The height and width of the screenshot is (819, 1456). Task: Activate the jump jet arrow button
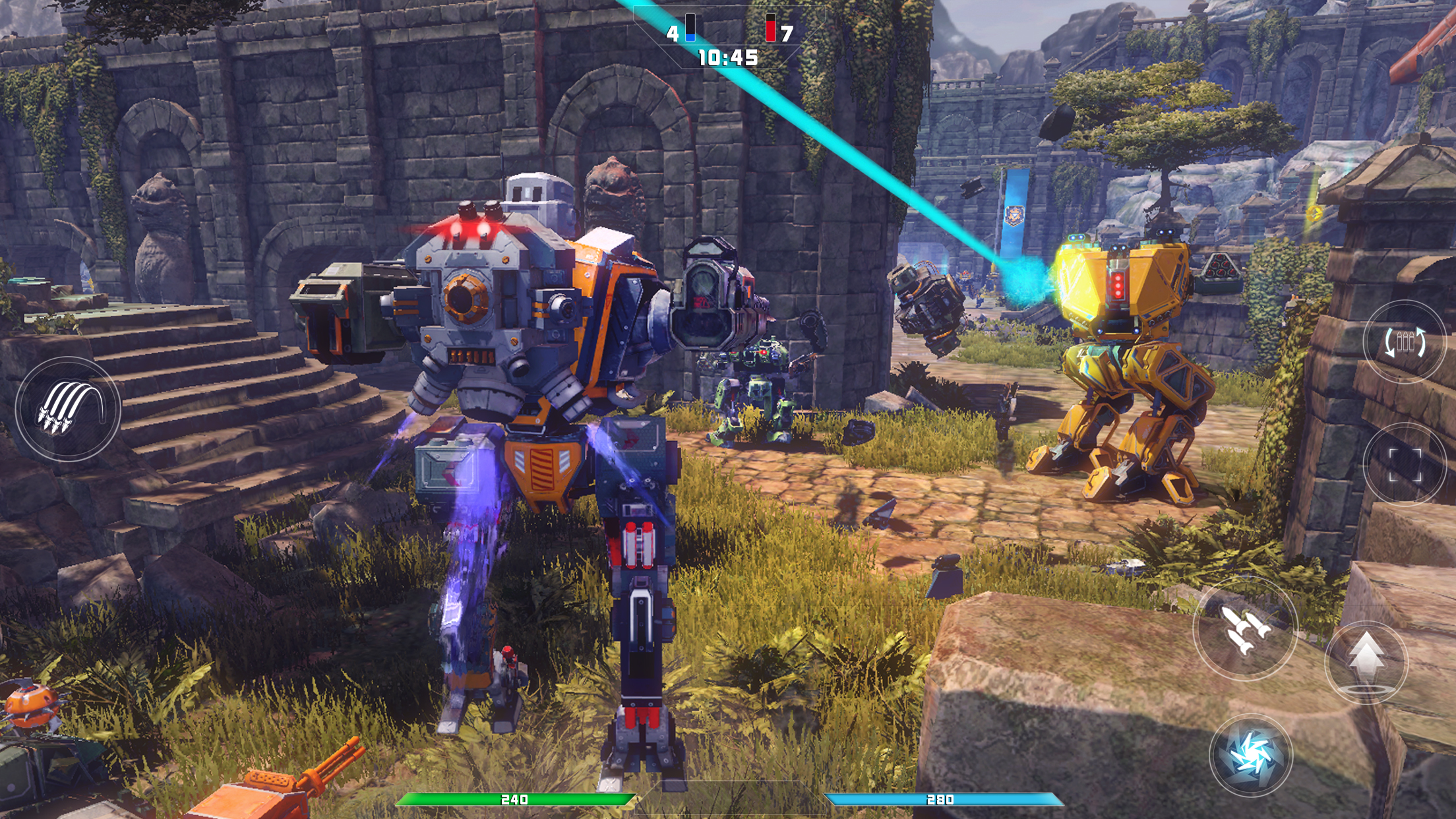click(1366, 661)
